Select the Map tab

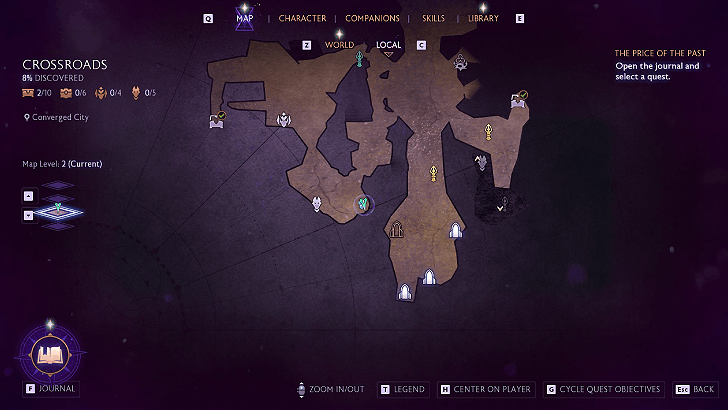pyautogui.click(x=244, y=18)
